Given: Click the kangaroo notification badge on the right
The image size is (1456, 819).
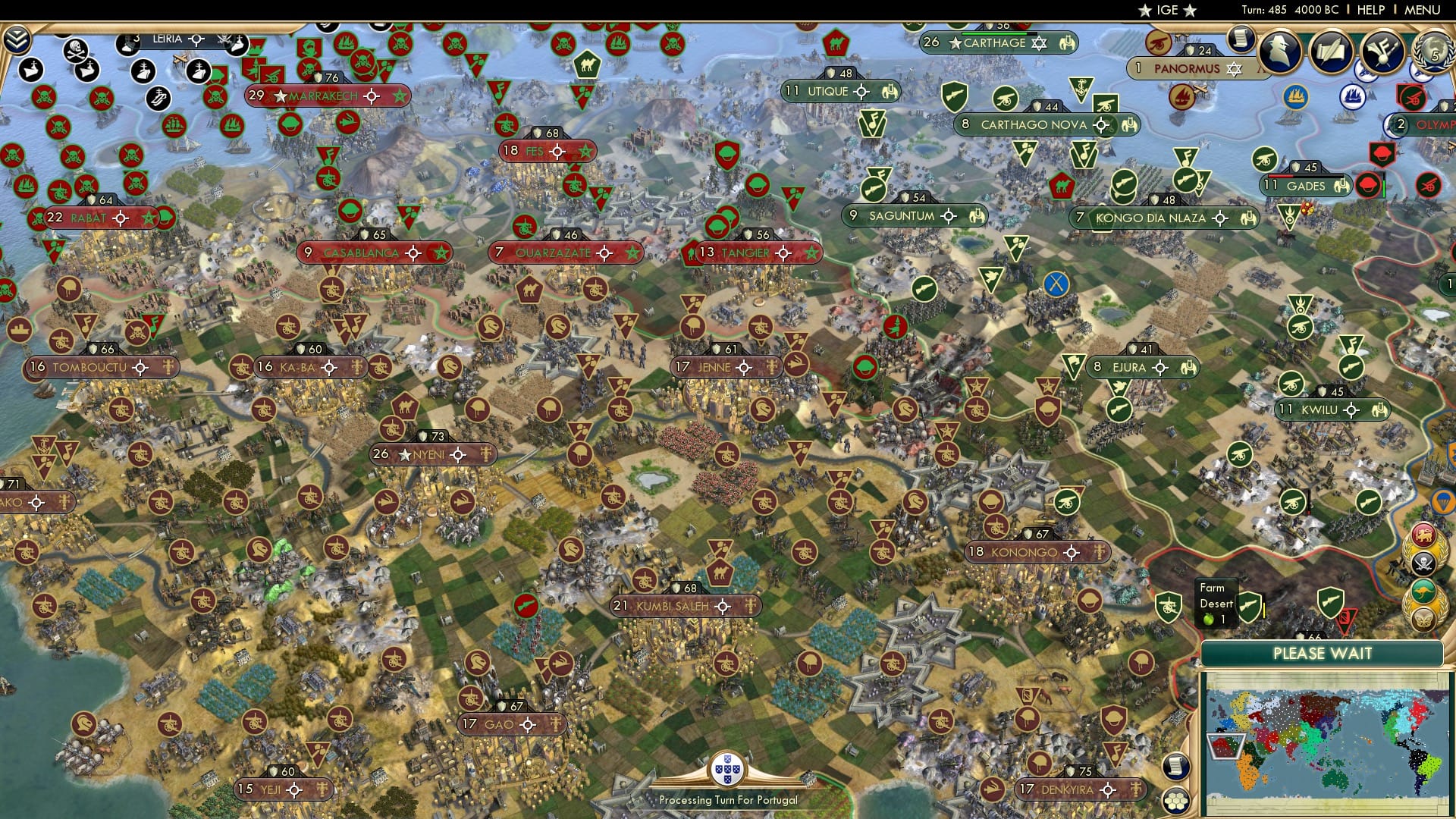Looking at the screenshot, I should click(1423, 590).
